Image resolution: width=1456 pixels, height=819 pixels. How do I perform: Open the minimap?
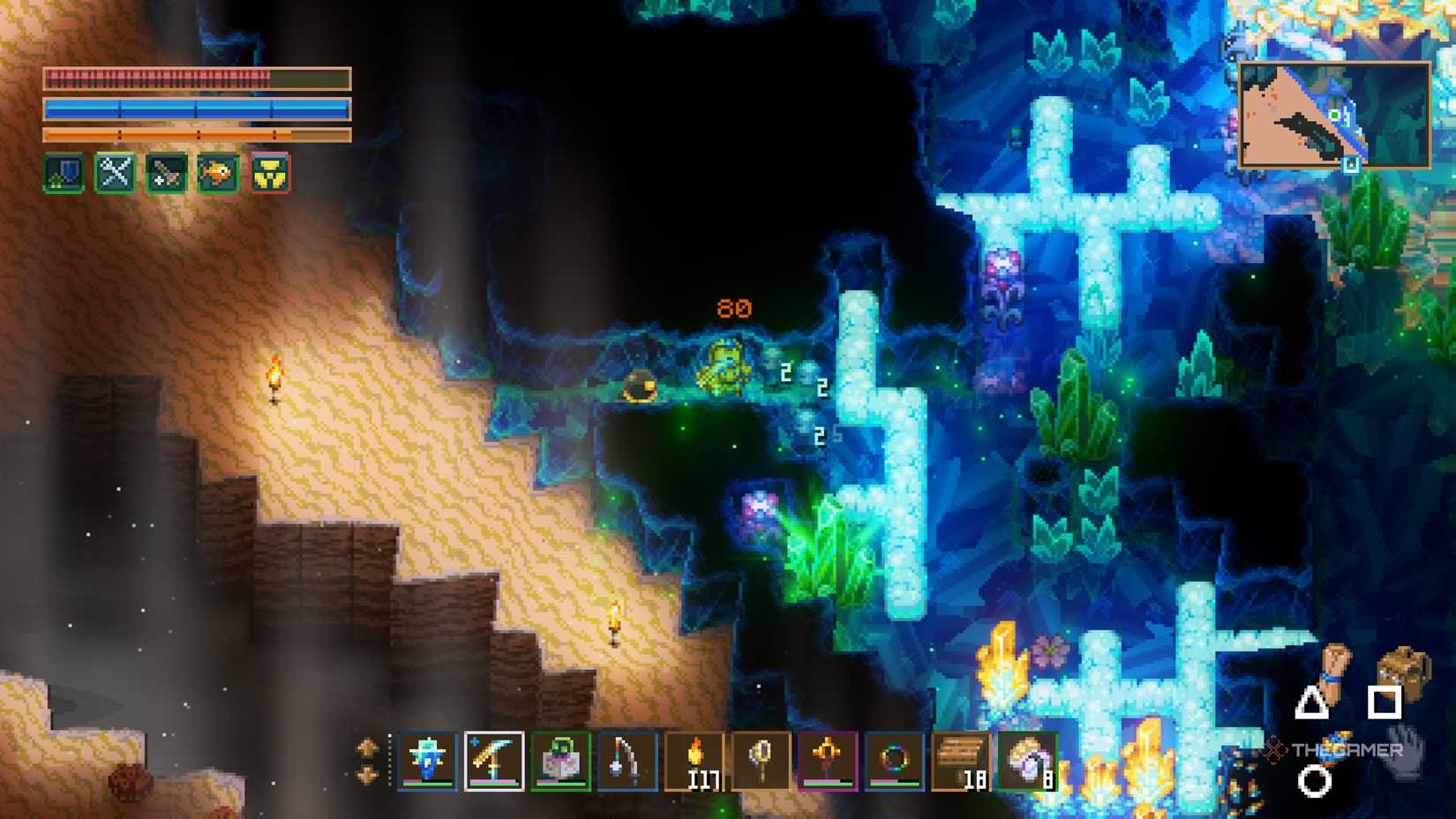pyautogui.click(x=1334, y=115)
